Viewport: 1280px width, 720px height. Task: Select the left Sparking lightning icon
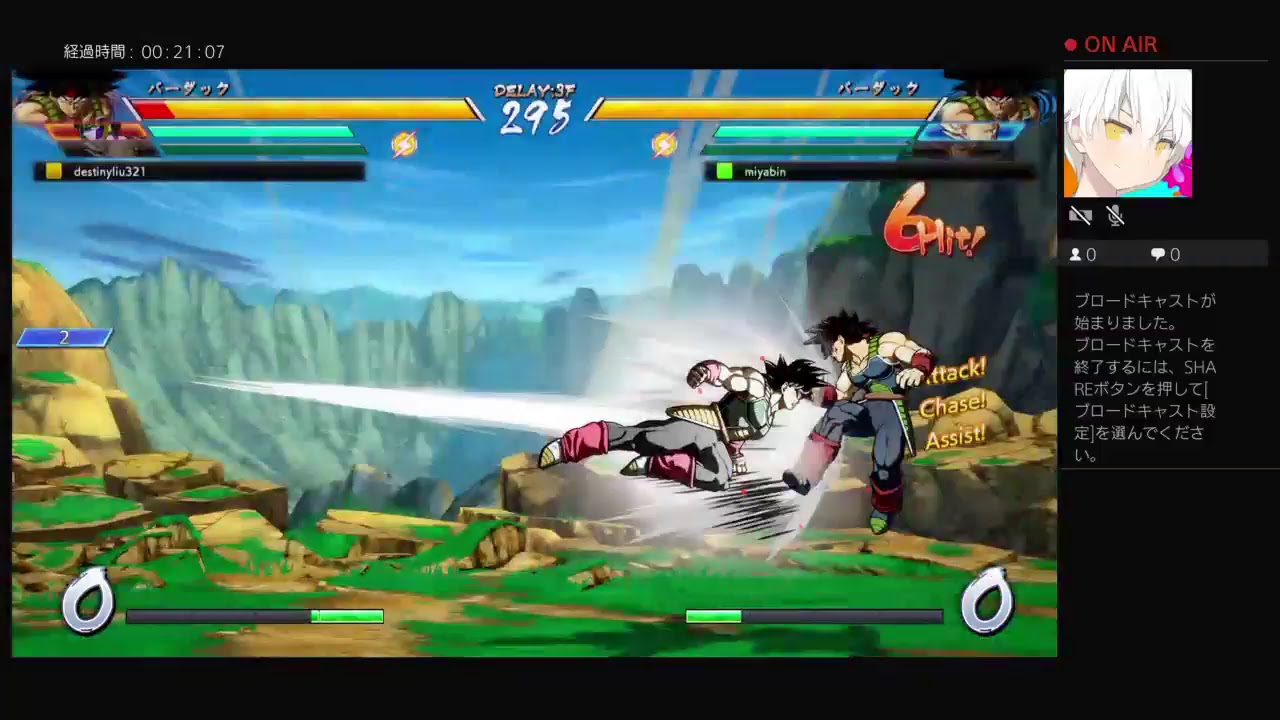tap(404, 144)
